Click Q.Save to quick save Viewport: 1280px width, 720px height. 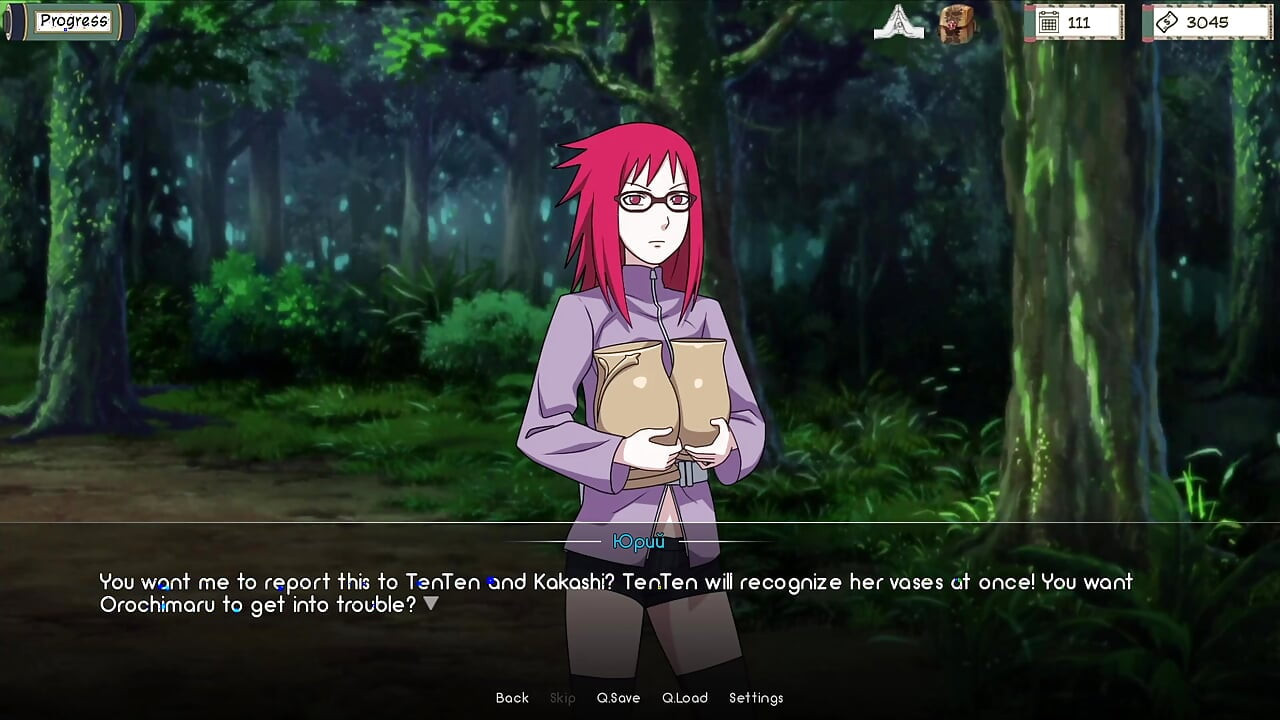tap(618, 698)
